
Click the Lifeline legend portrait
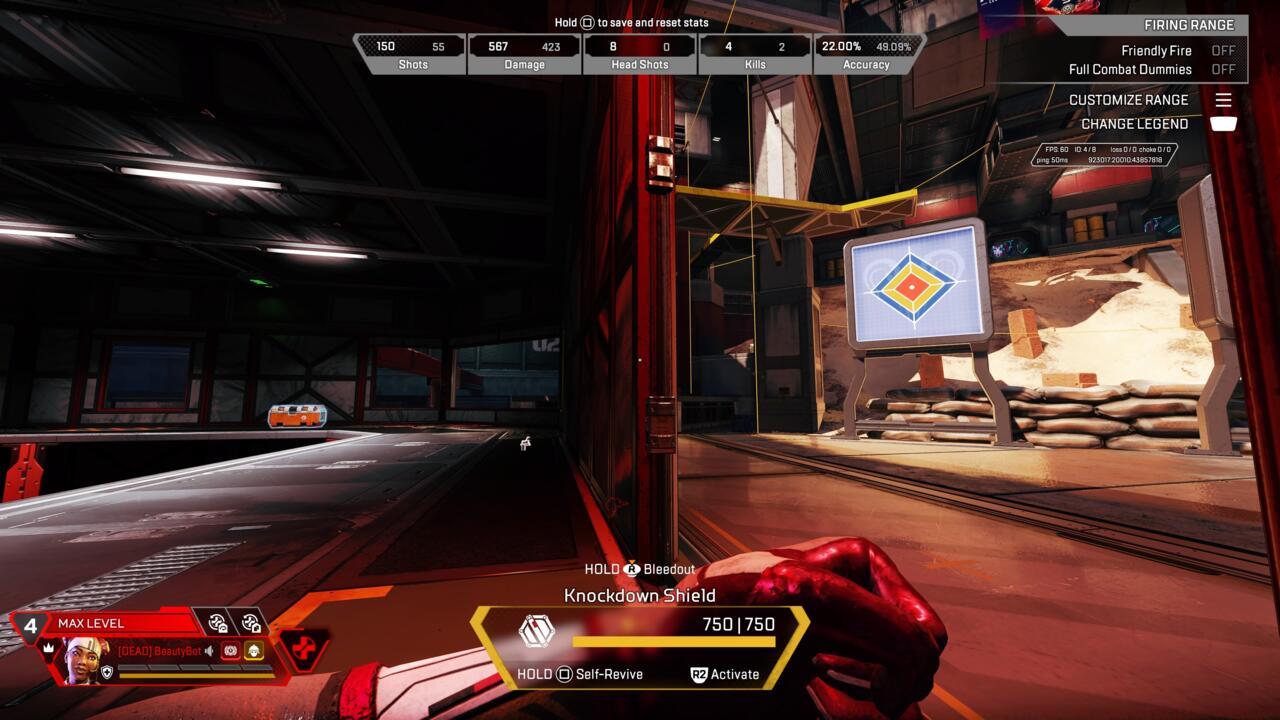86,659
